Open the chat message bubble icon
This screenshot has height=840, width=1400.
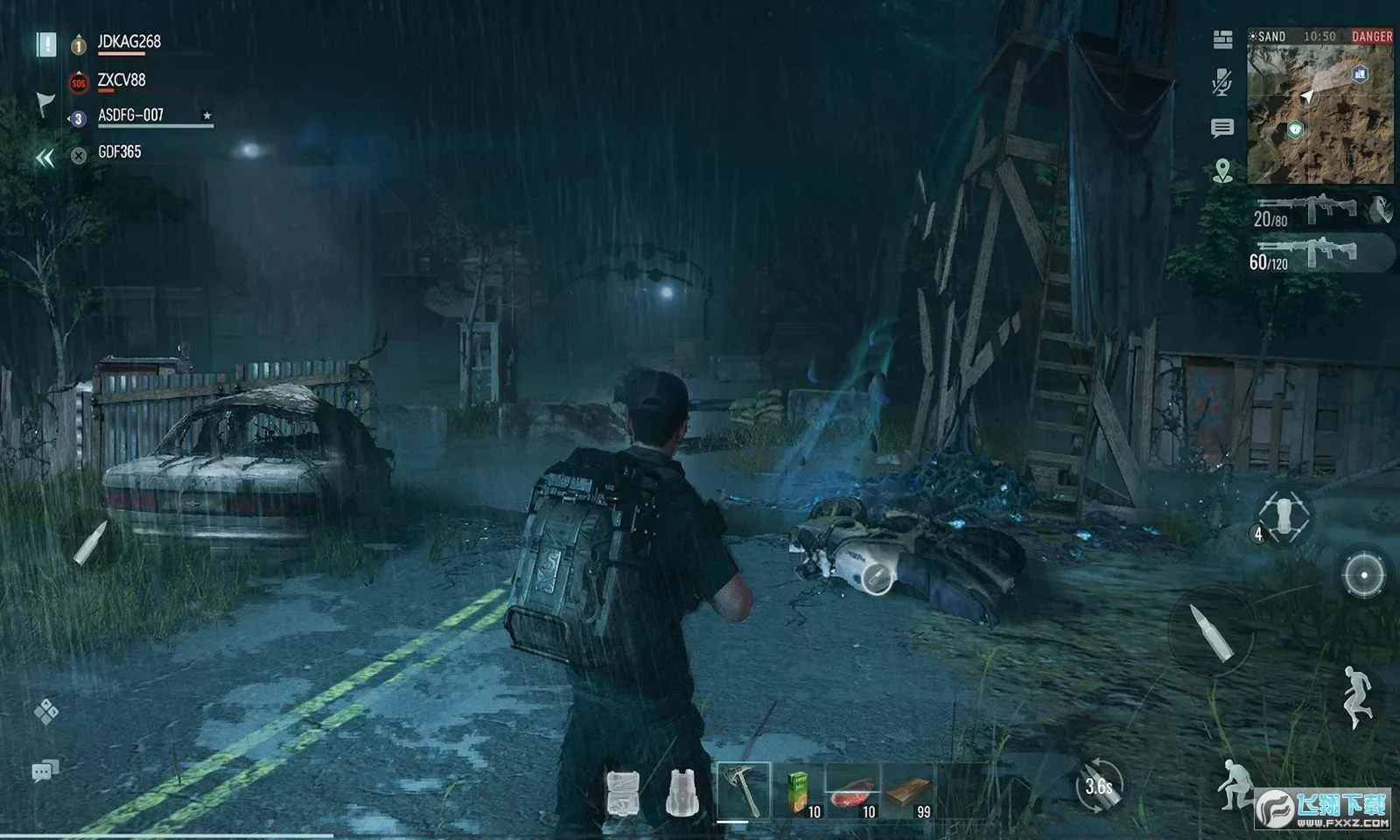click(1222, 129)
